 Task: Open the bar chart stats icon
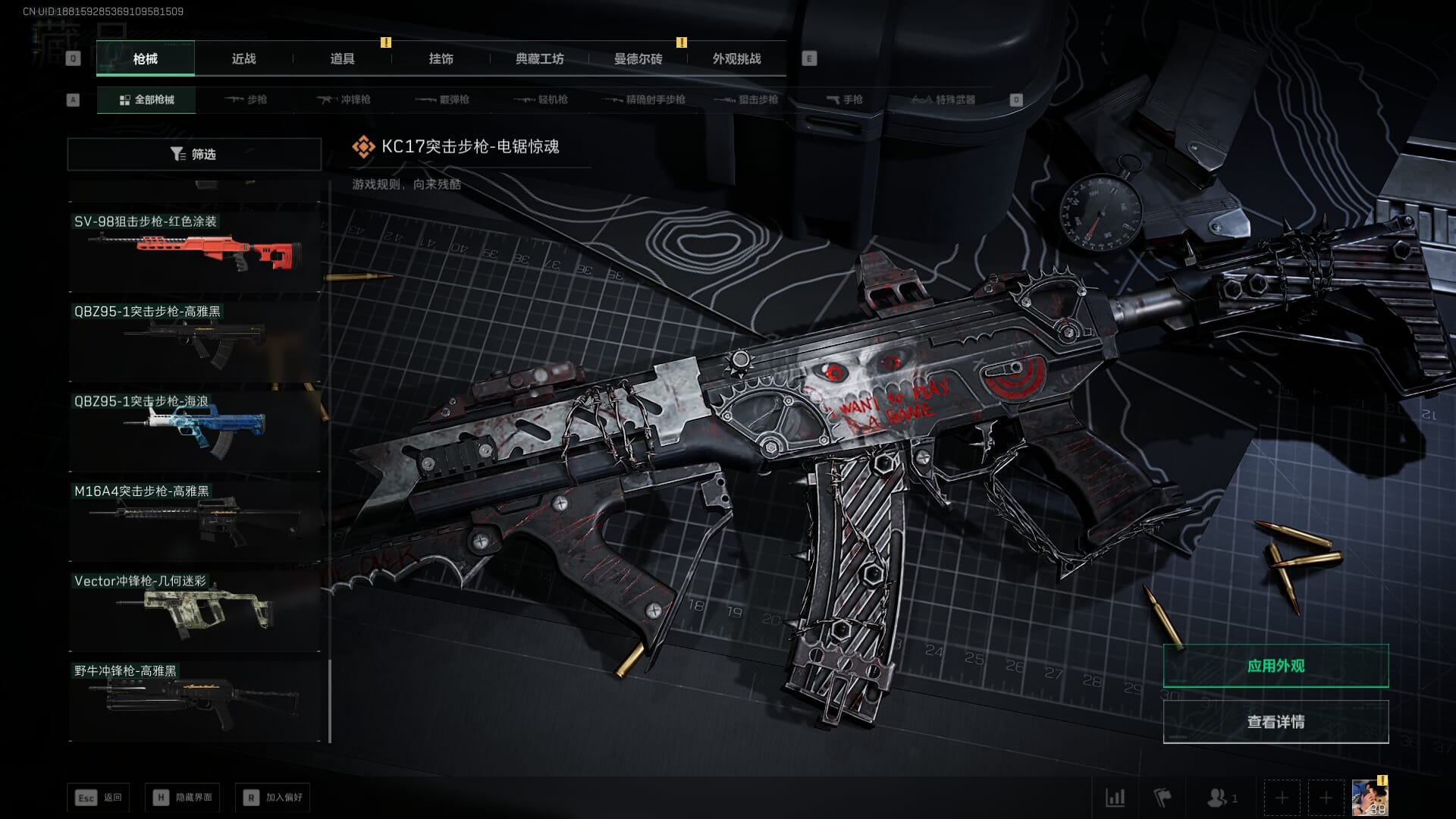[1115, 797]
